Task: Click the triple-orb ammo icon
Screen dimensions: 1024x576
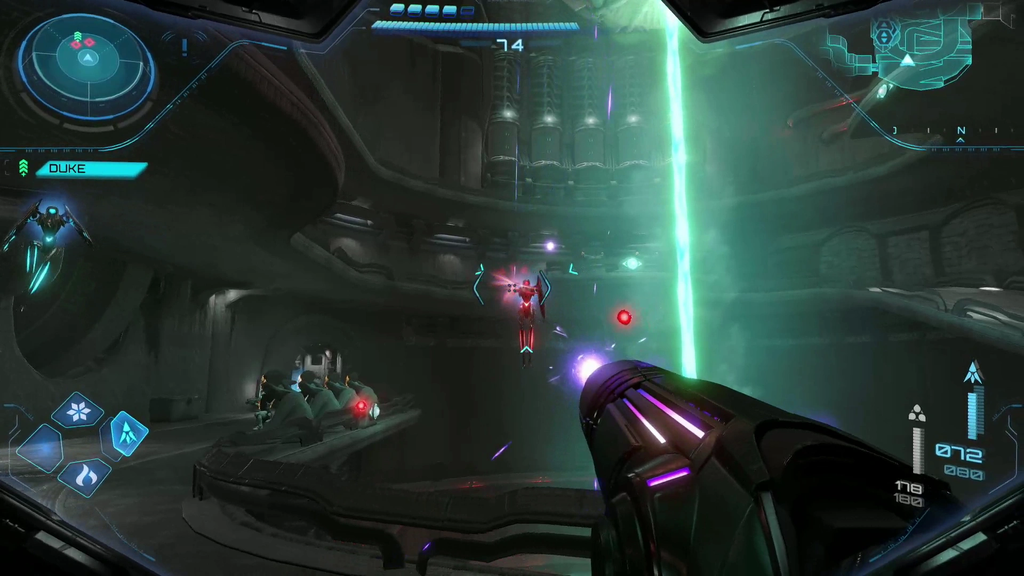Action: (x=917, y=413)
